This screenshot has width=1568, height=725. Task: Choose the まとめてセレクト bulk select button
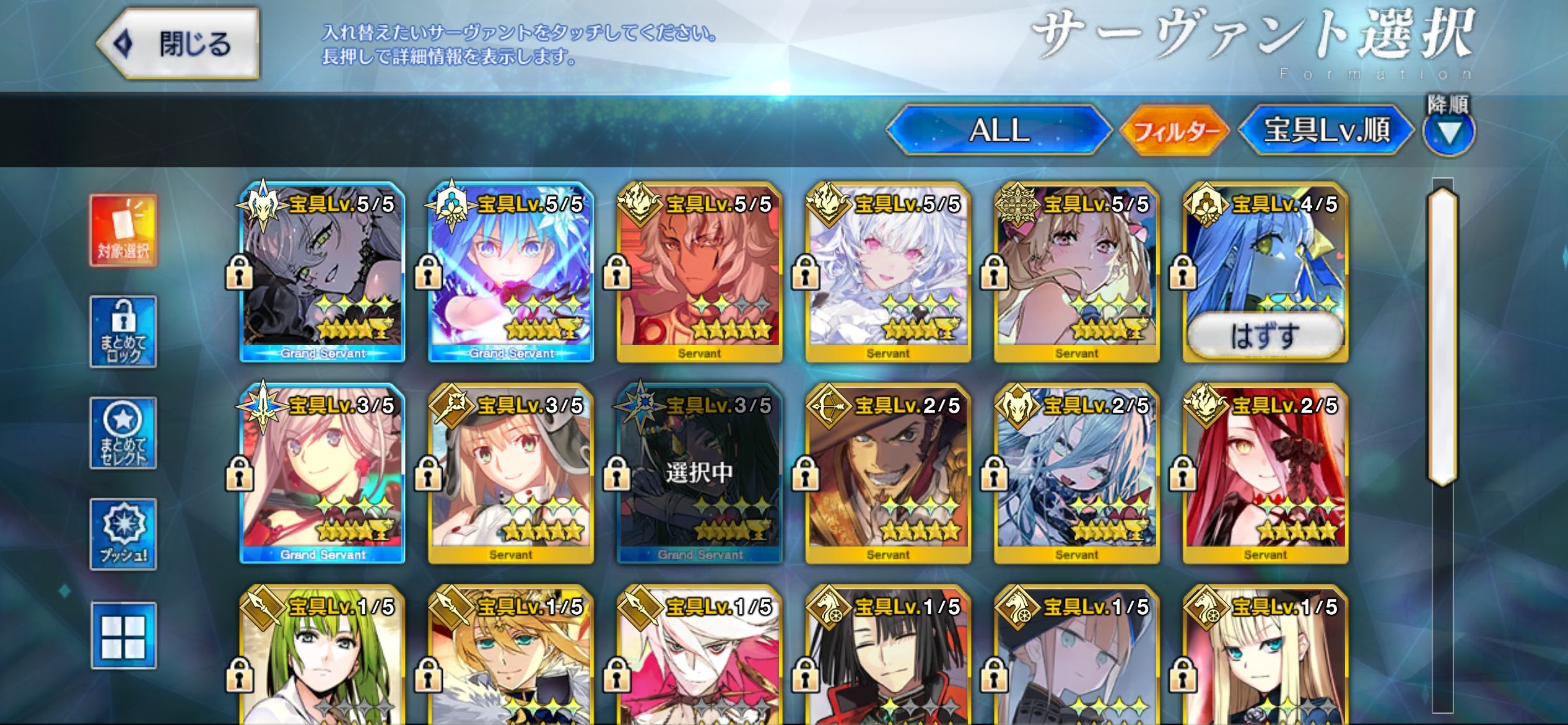pyautogui.click(x=123, y=433)
